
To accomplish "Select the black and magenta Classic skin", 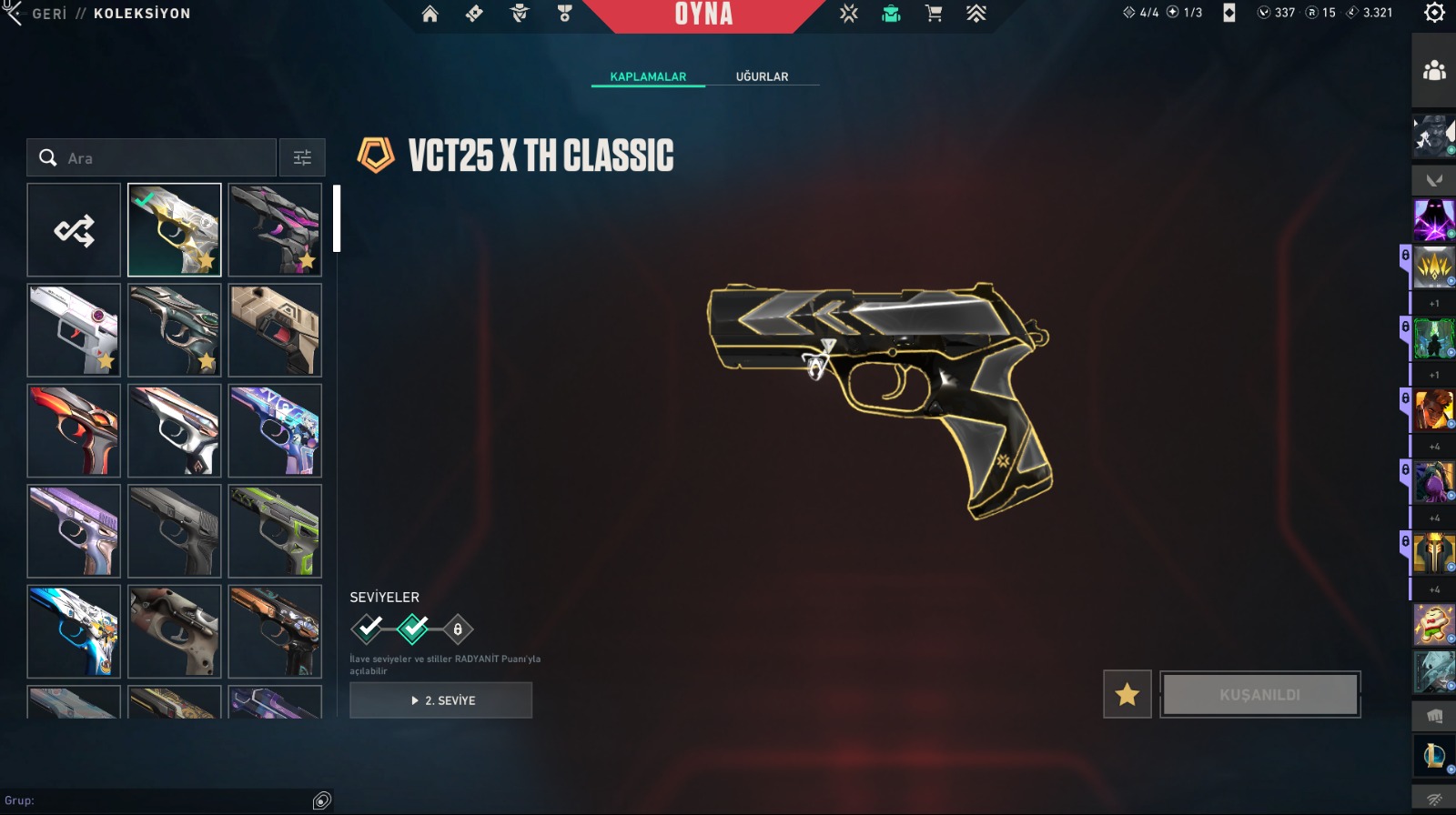I will (x=275, y=230).
